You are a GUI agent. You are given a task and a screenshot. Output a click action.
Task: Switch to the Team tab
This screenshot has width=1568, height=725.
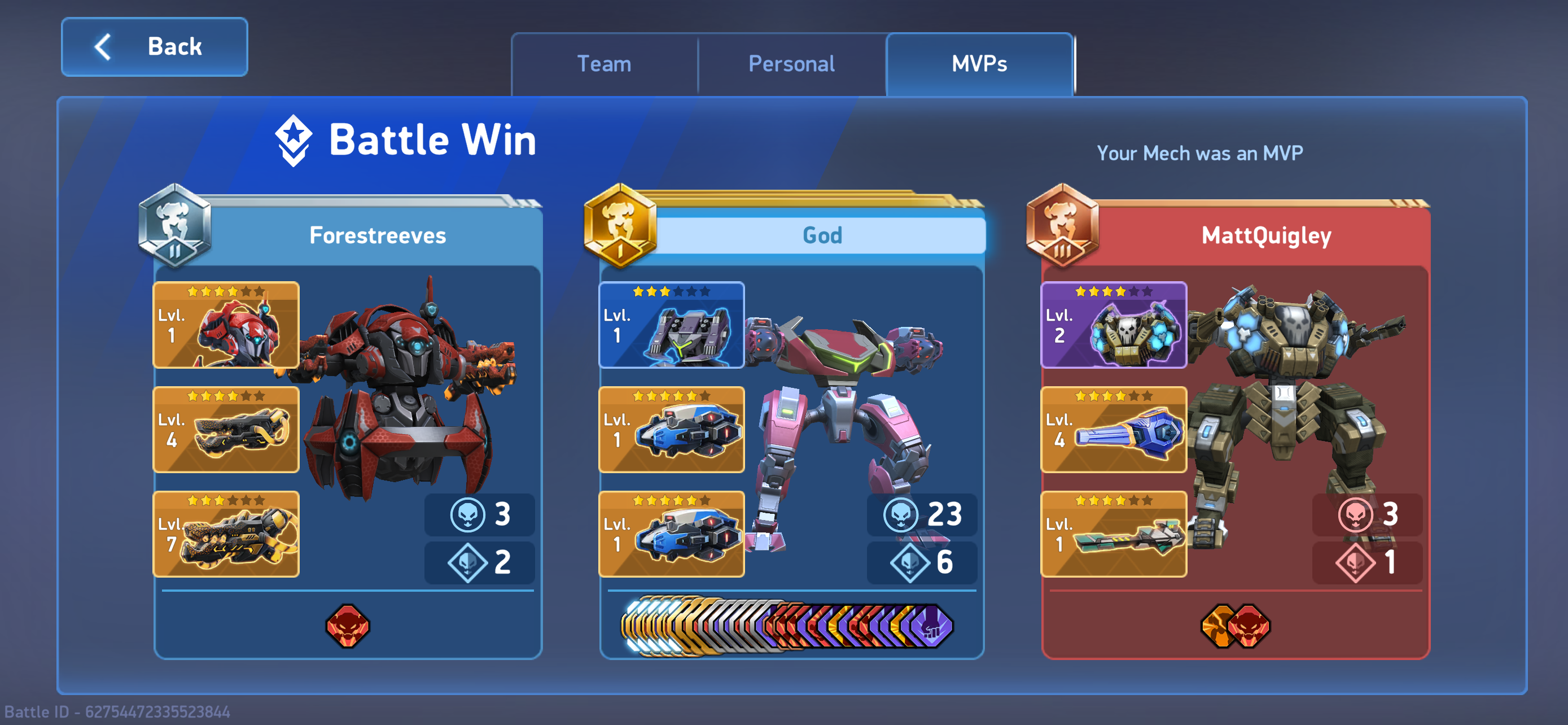tap(604, 64)
